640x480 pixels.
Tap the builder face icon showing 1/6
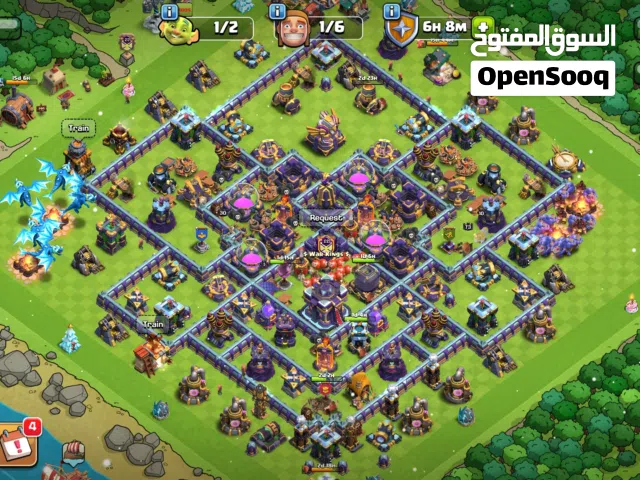pos(293,29)
